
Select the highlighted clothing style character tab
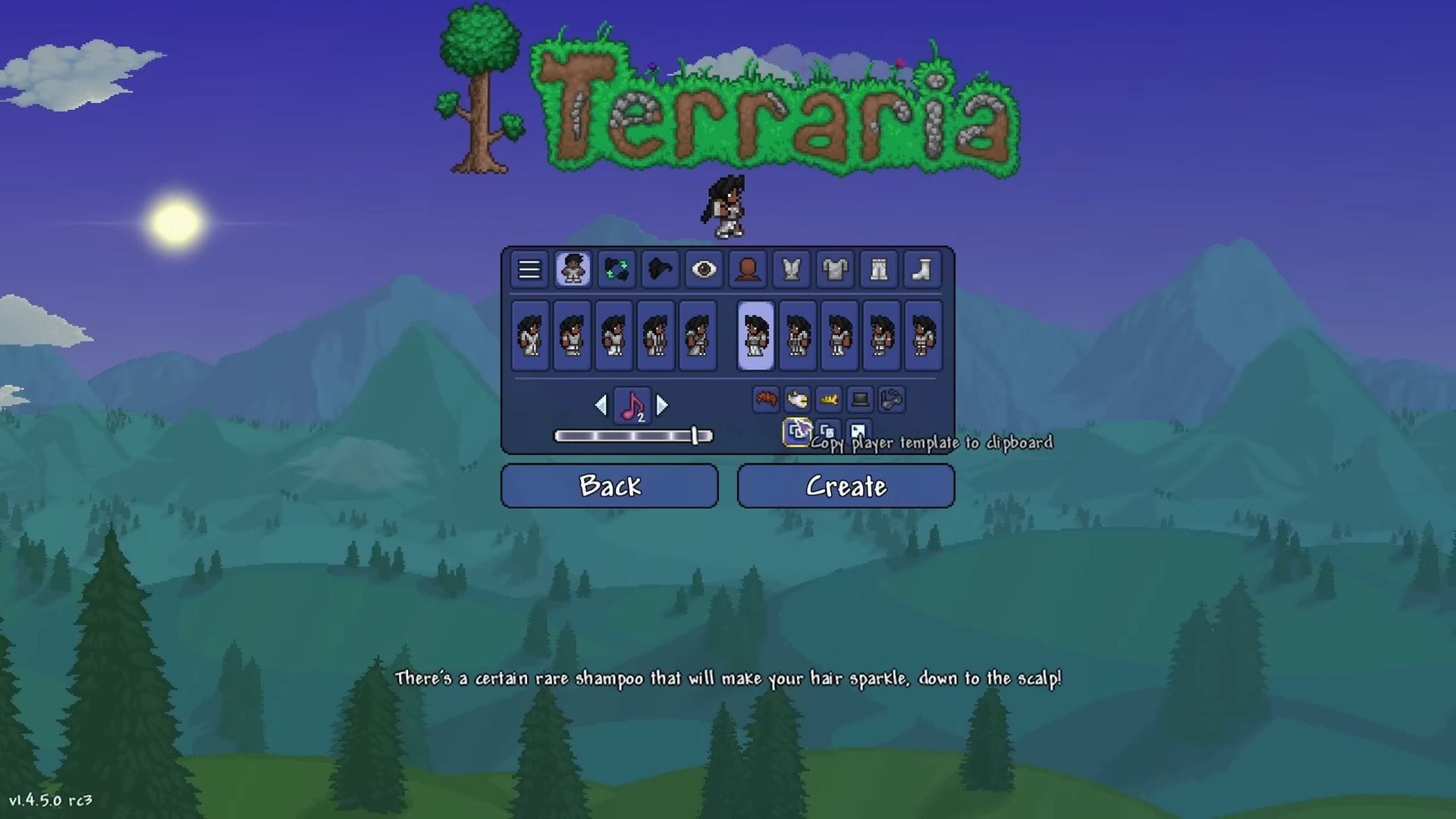[x=573, y=269]
